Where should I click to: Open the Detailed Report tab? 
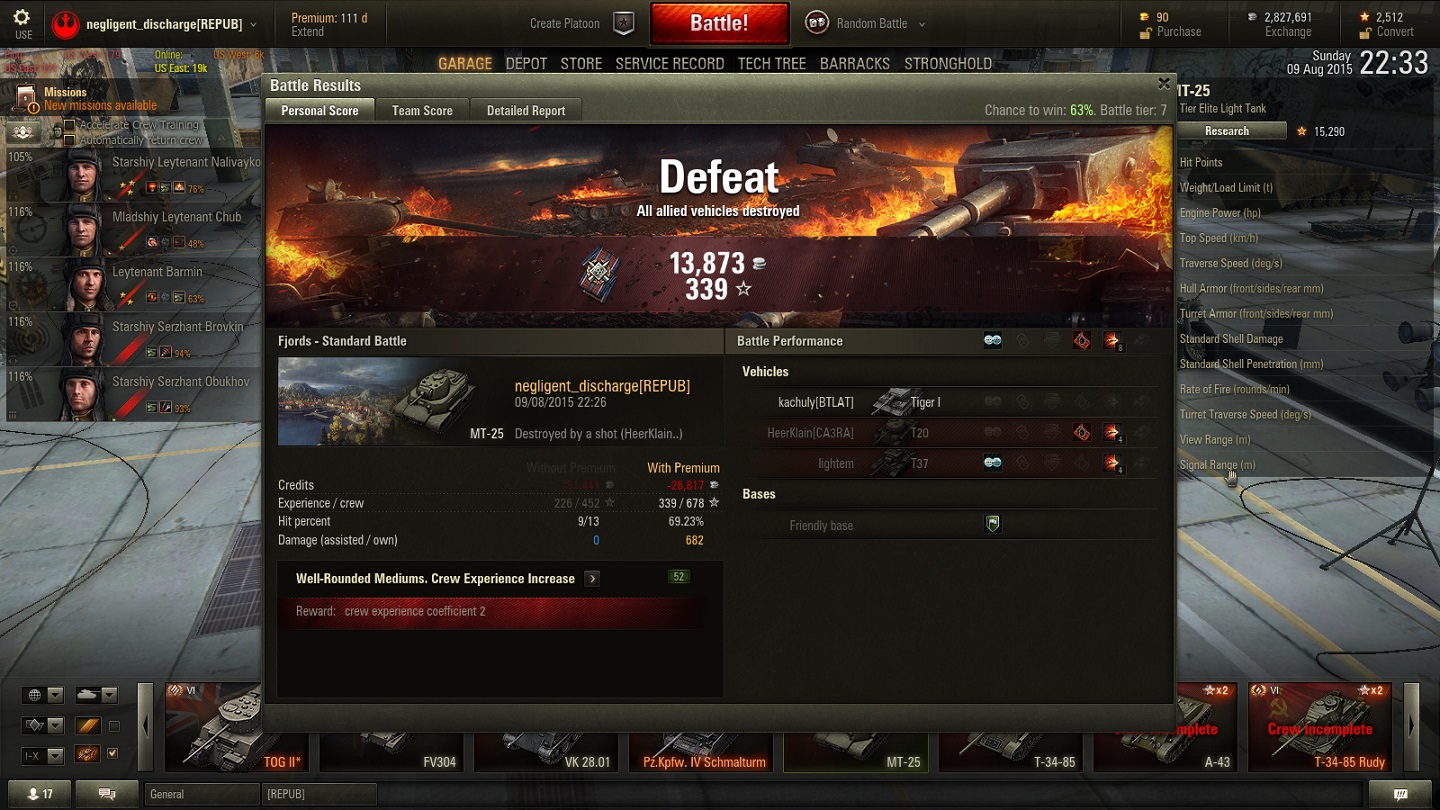pos(526,111)
